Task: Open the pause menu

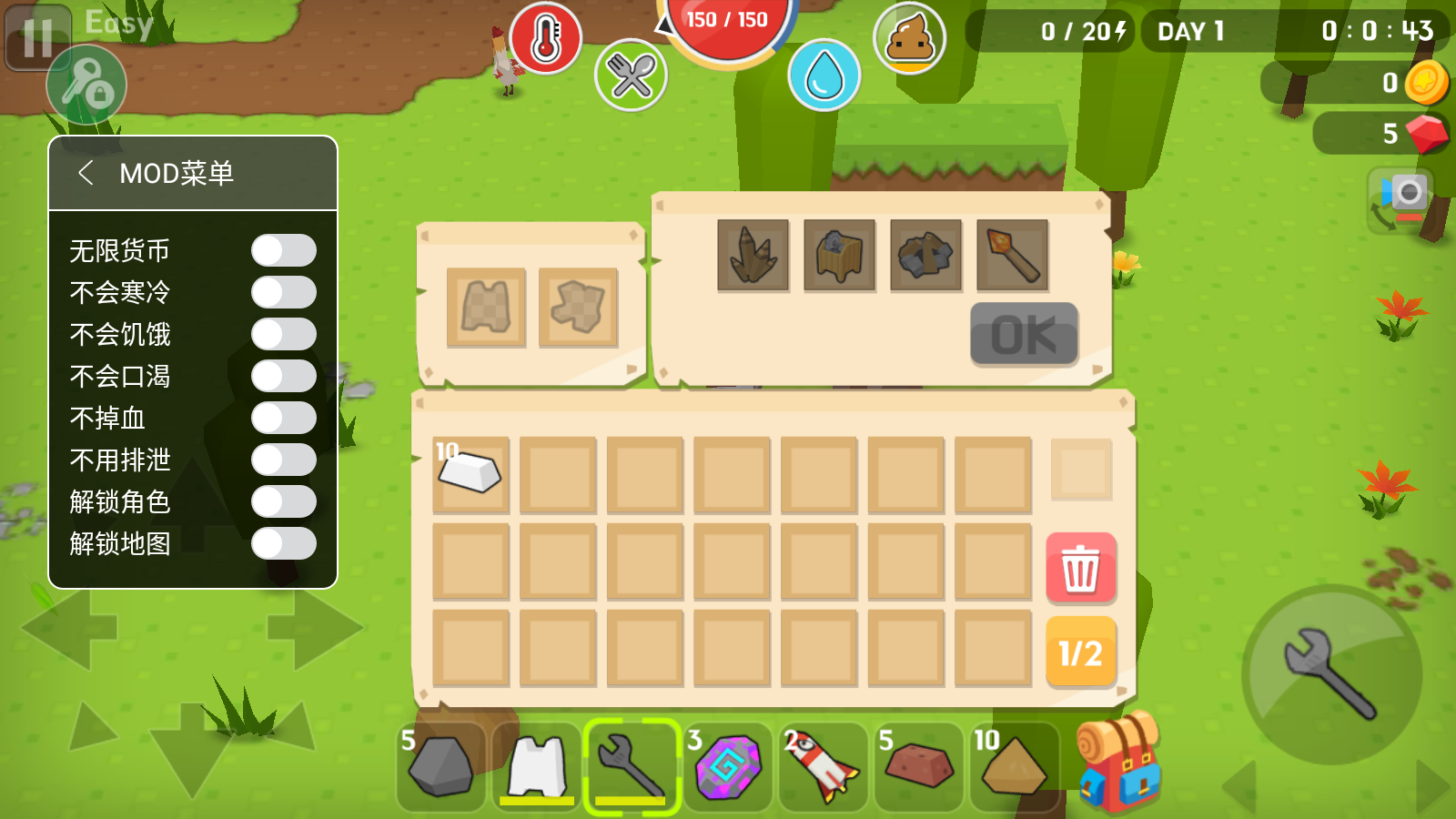Action: 36,37
